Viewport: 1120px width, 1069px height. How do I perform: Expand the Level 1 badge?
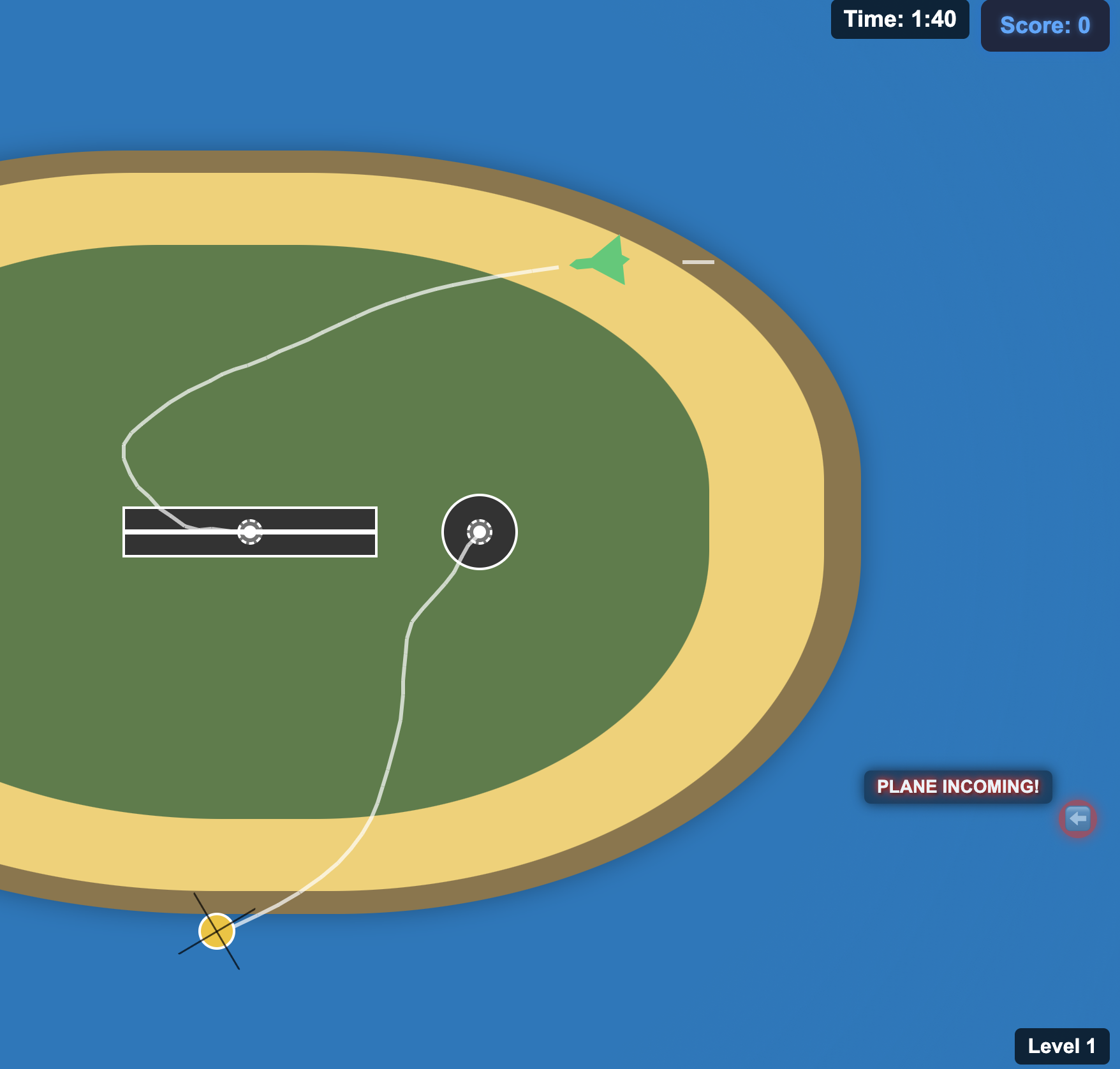coord(1060,1046)
